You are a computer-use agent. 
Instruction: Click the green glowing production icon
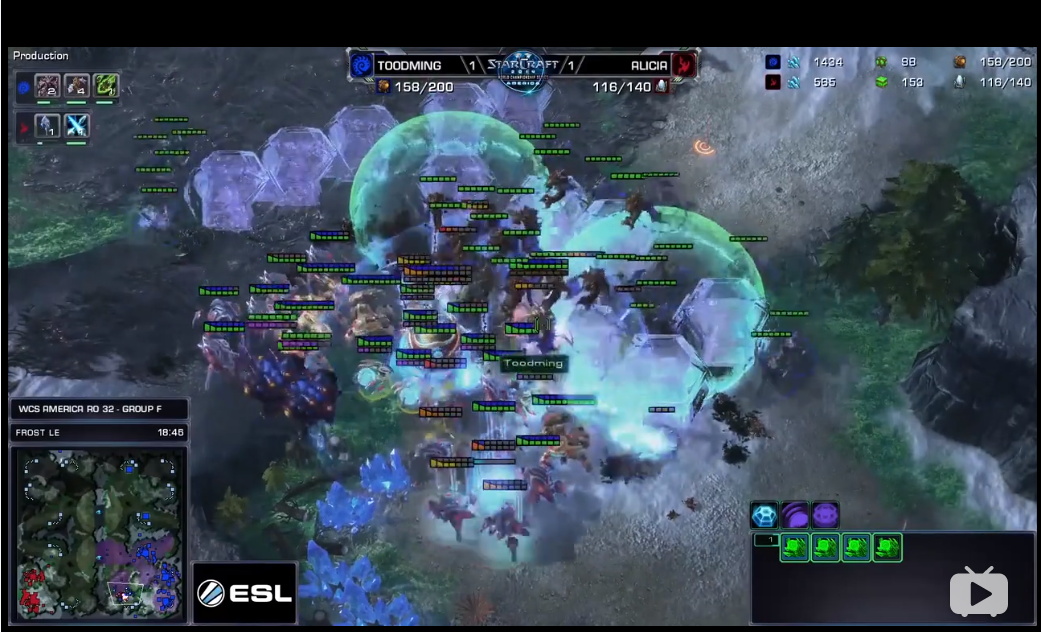(x=106, y=87)
